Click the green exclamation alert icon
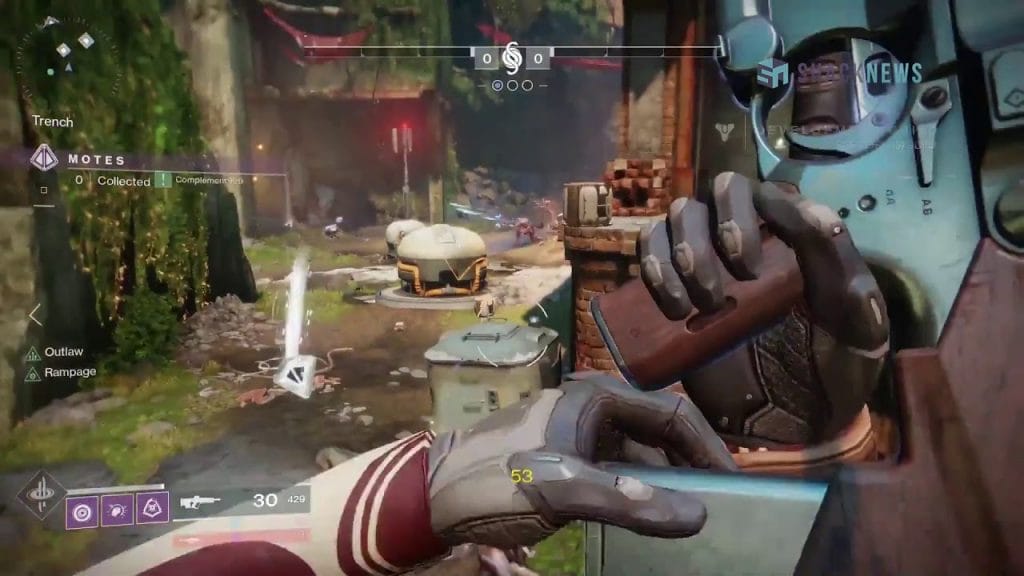Image resolution: width=1024 pixels, height=576 pixels. click(x=162, y=181)
